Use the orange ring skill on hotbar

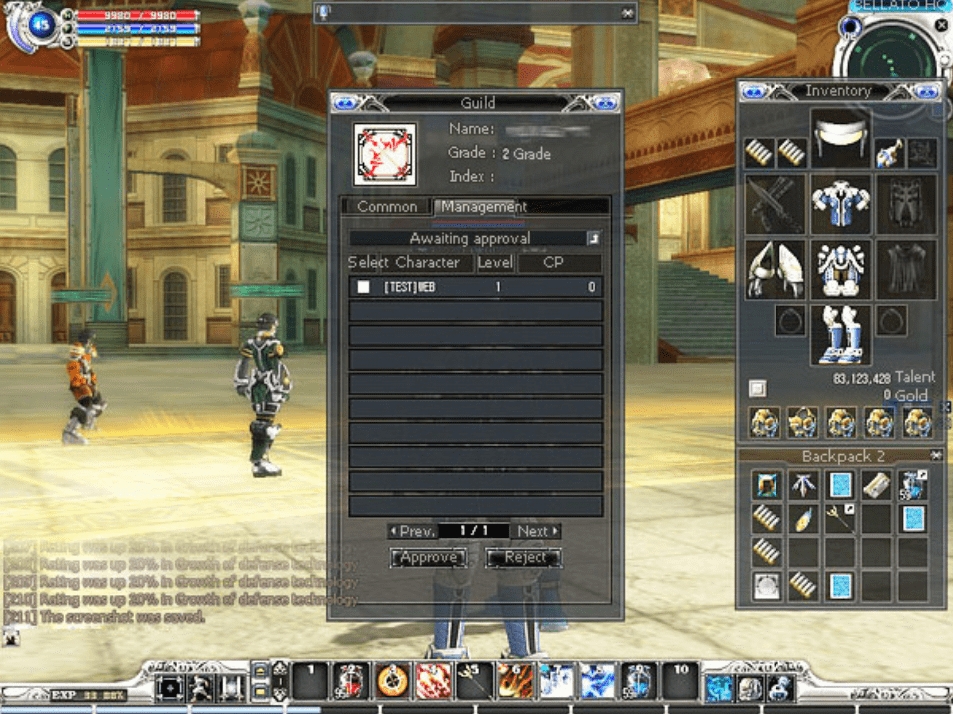(x=391, y=681)
